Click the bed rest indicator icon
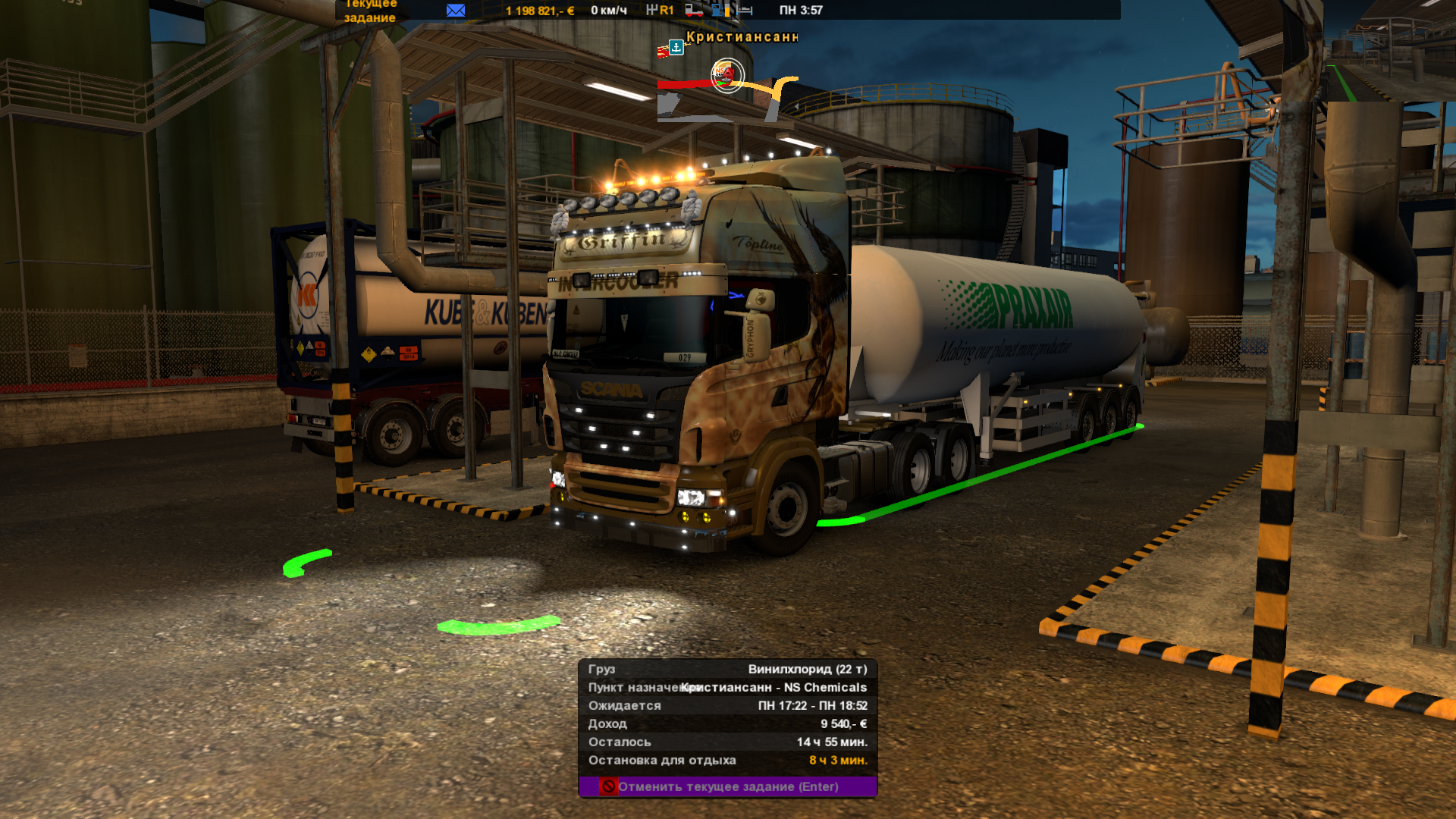Screen dimensions: 1456x819 (x=745, y=11)
